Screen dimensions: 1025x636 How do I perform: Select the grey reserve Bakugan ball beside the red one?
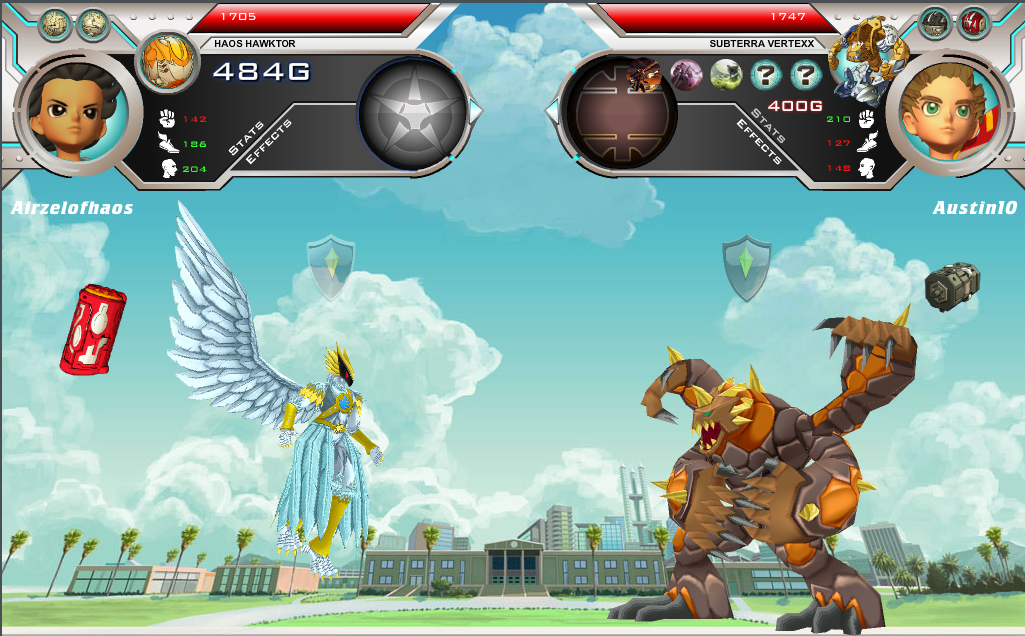tap(935, 23)
